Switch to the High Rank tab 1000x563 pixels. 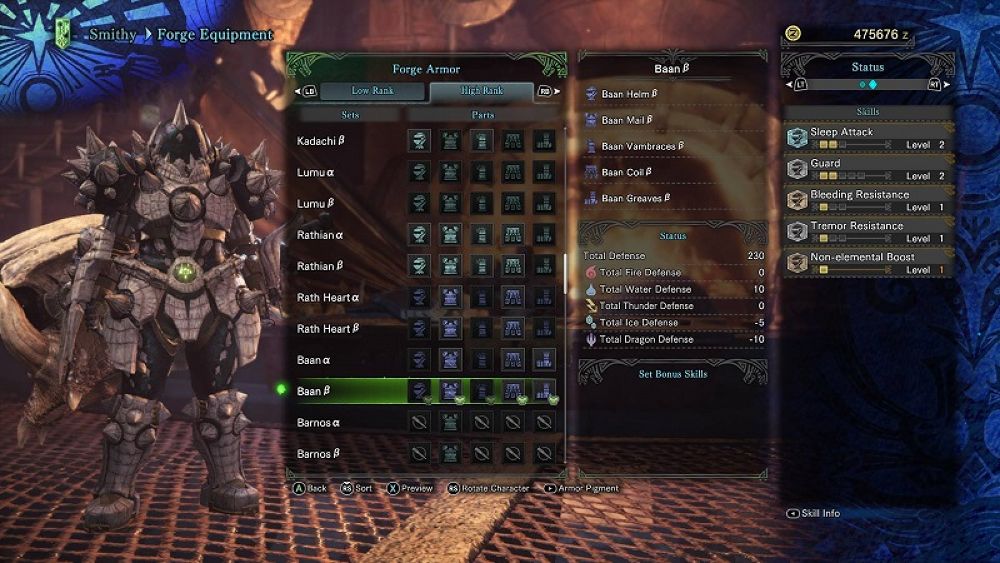click(482, 91)
